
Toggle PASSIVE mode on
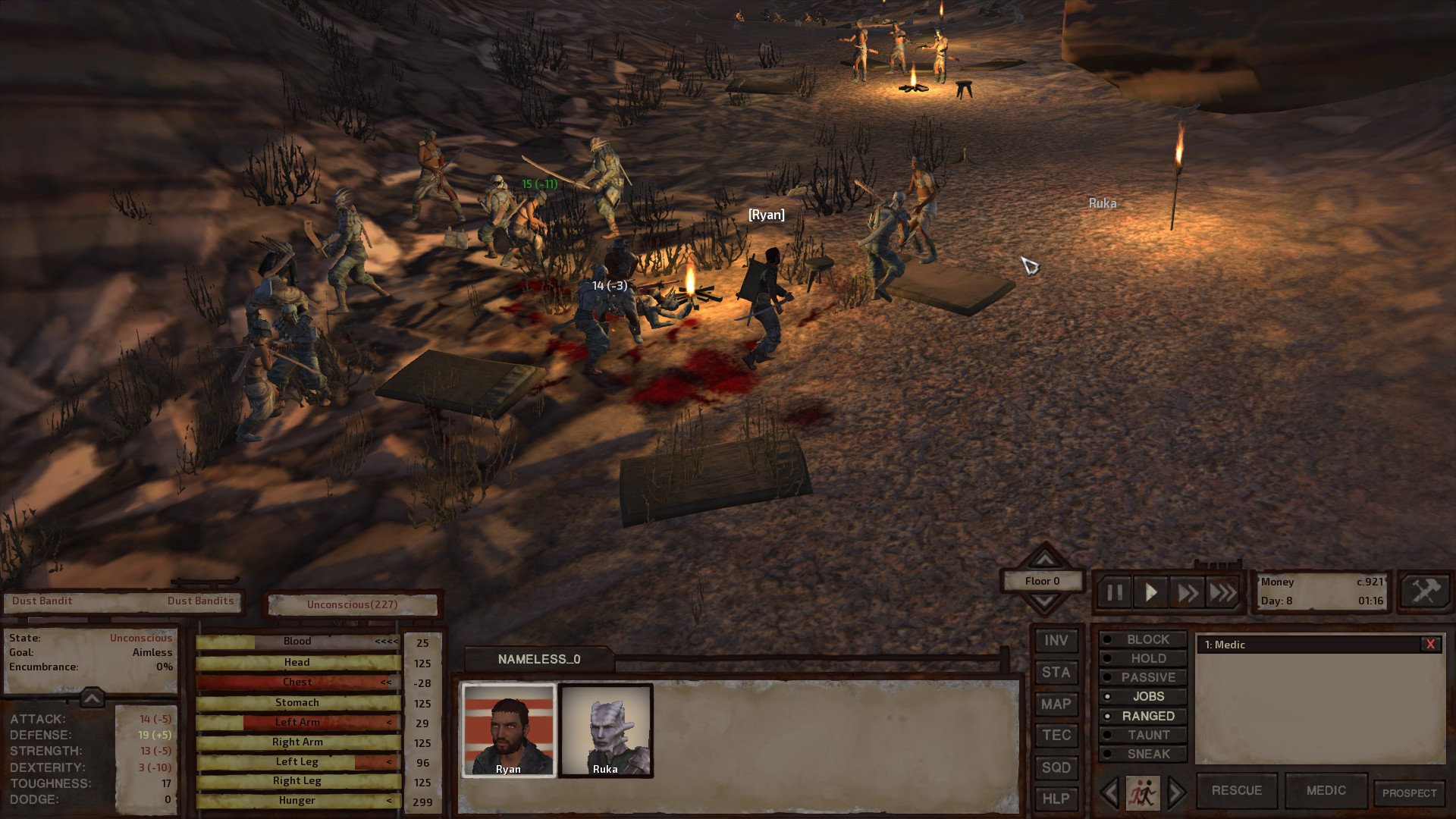[x=1142, y=677]
